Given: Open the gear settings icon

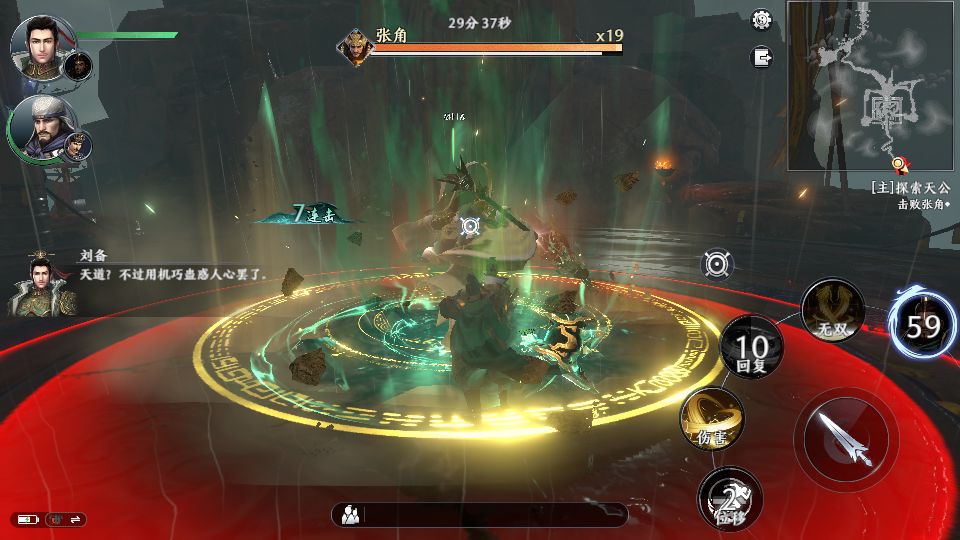Looking at the screenshot, I should click(x=762, y=20).
